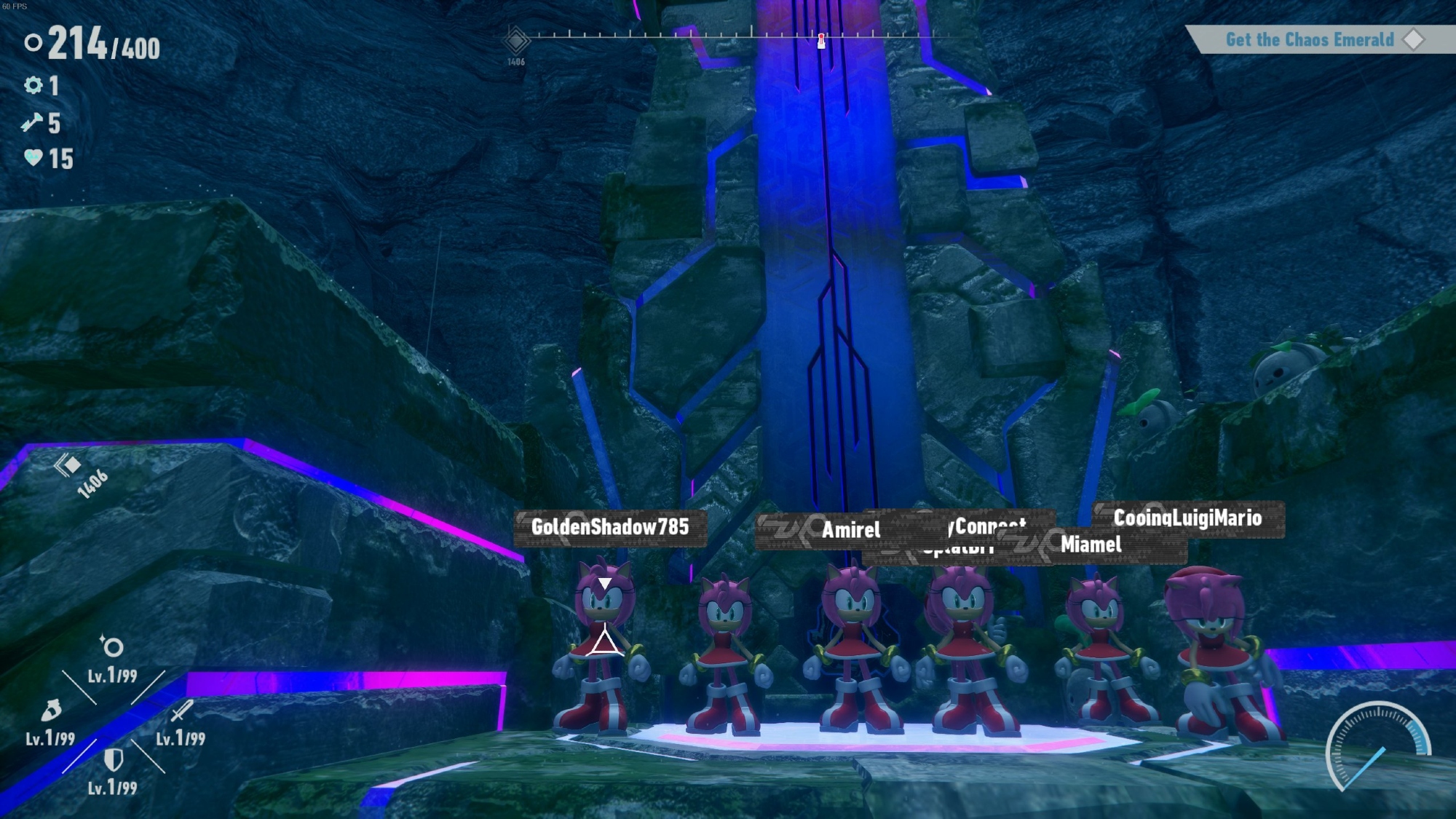Select the shield defense level icon

point(113,760)
